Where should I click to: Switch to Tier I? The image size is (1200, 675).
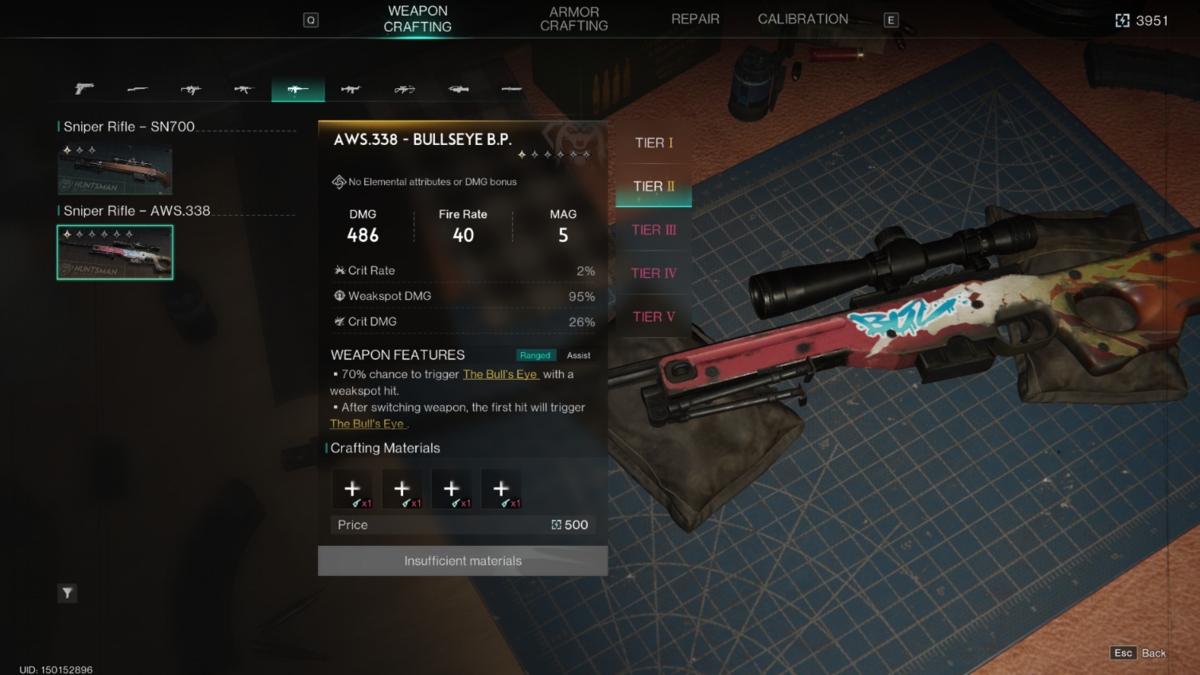coord(654,143)
